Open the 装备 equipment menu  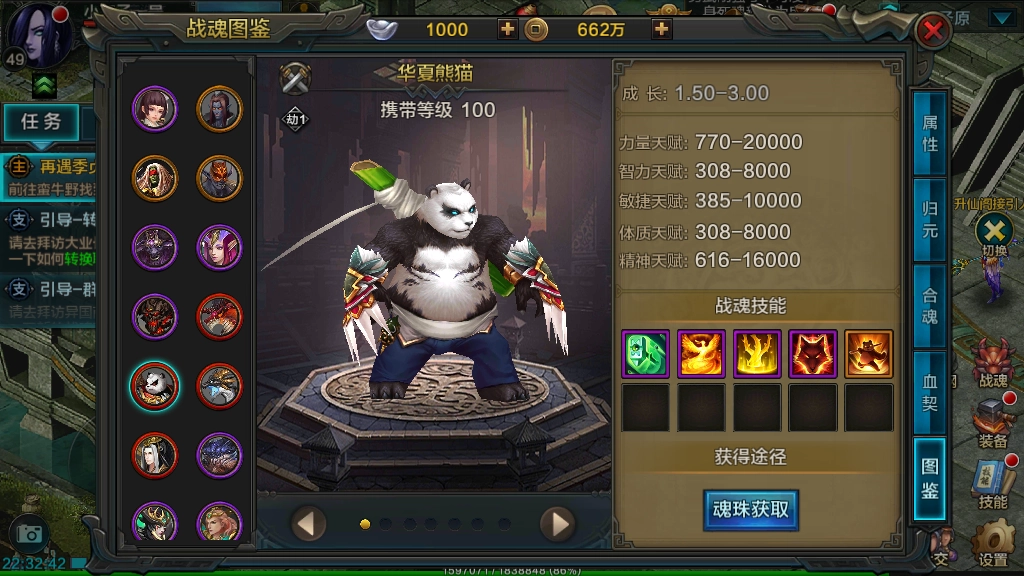pyautogui.click(x=993, y=422)
